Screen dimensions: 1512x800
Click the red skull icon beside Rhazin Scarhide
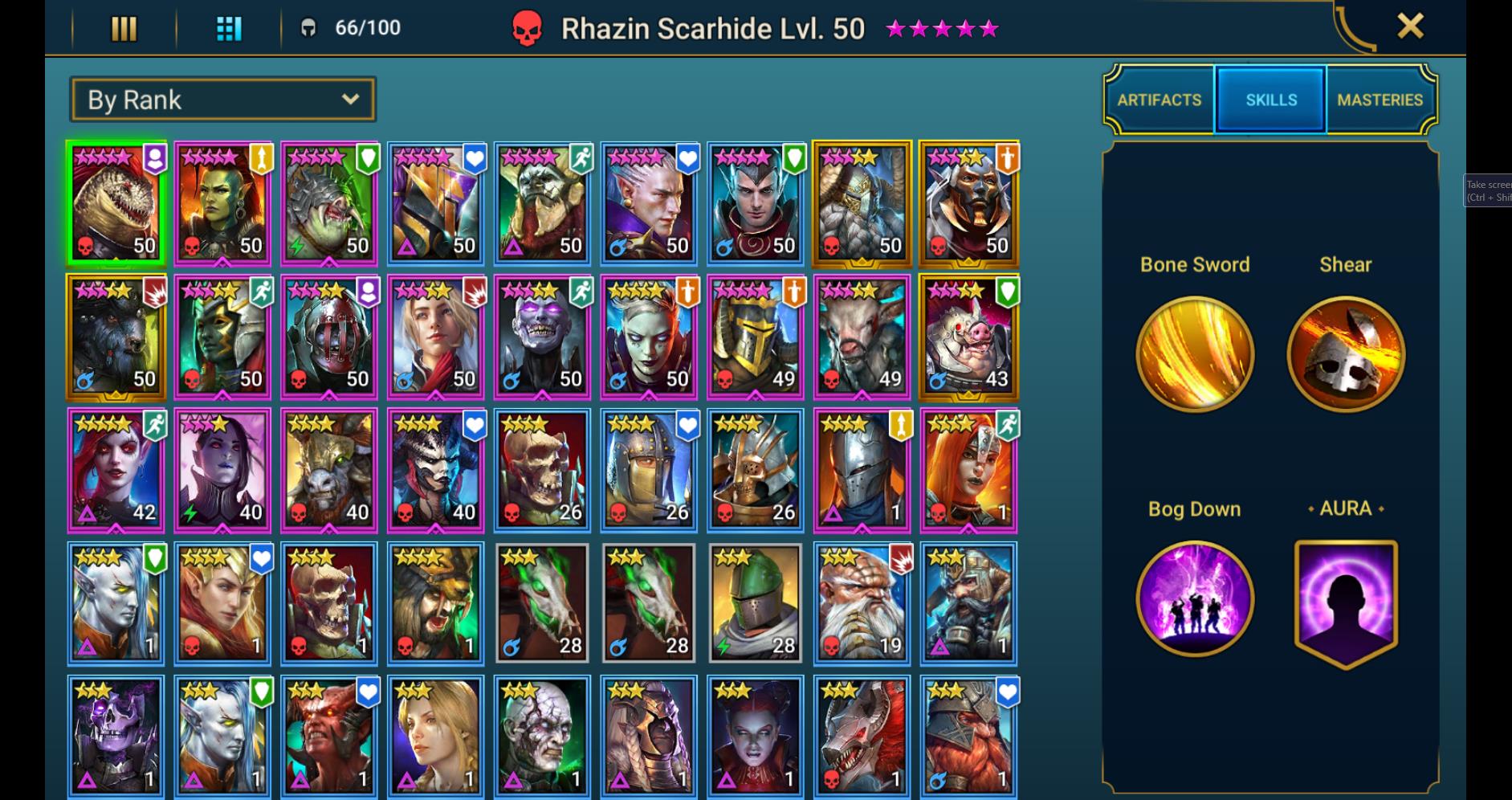point(526,28)
